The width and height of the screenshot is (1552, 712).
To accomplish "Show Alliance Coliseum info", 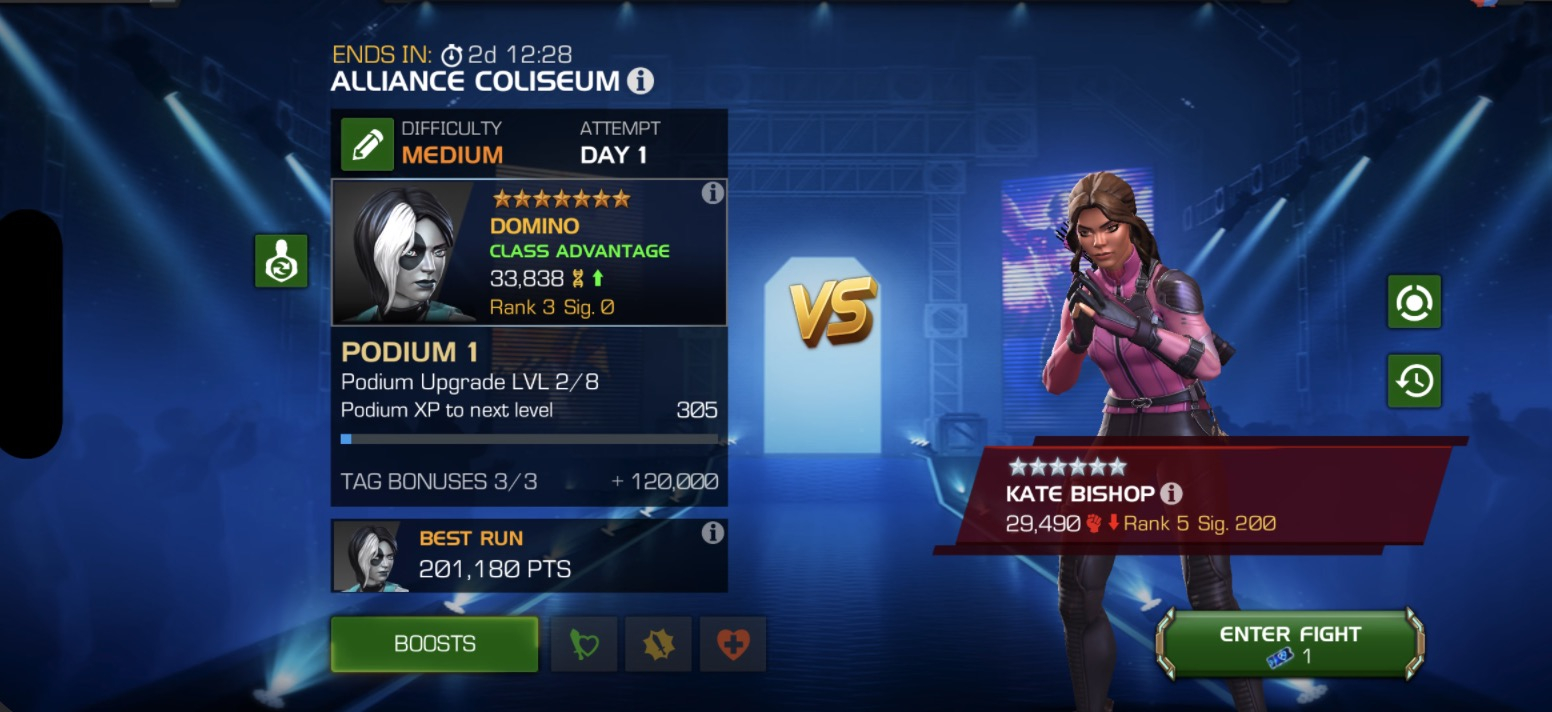I will tap(641, 81).
